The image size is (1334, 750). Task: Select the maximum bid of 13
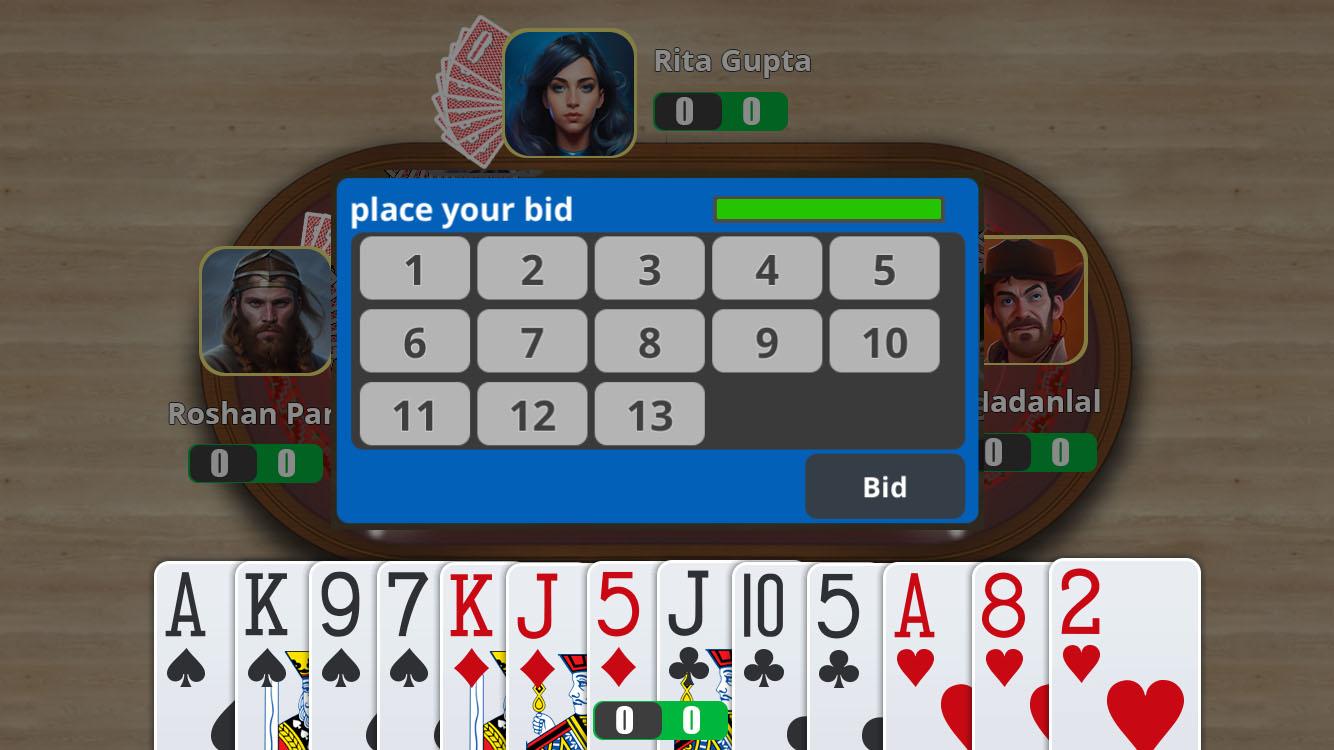click(650, 414)
